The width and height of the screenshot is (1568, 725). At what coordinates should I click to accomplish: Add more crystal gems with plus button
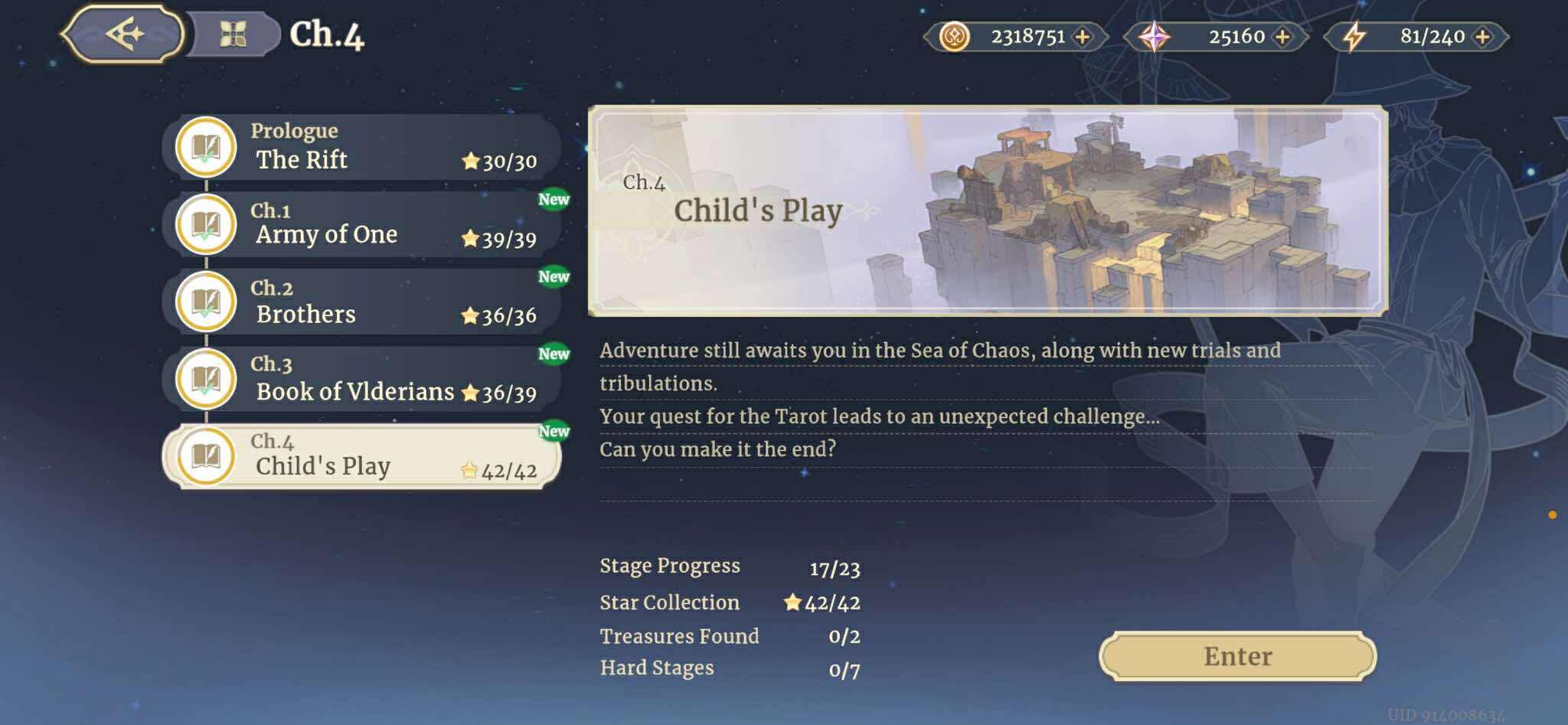pos(1282,37)
